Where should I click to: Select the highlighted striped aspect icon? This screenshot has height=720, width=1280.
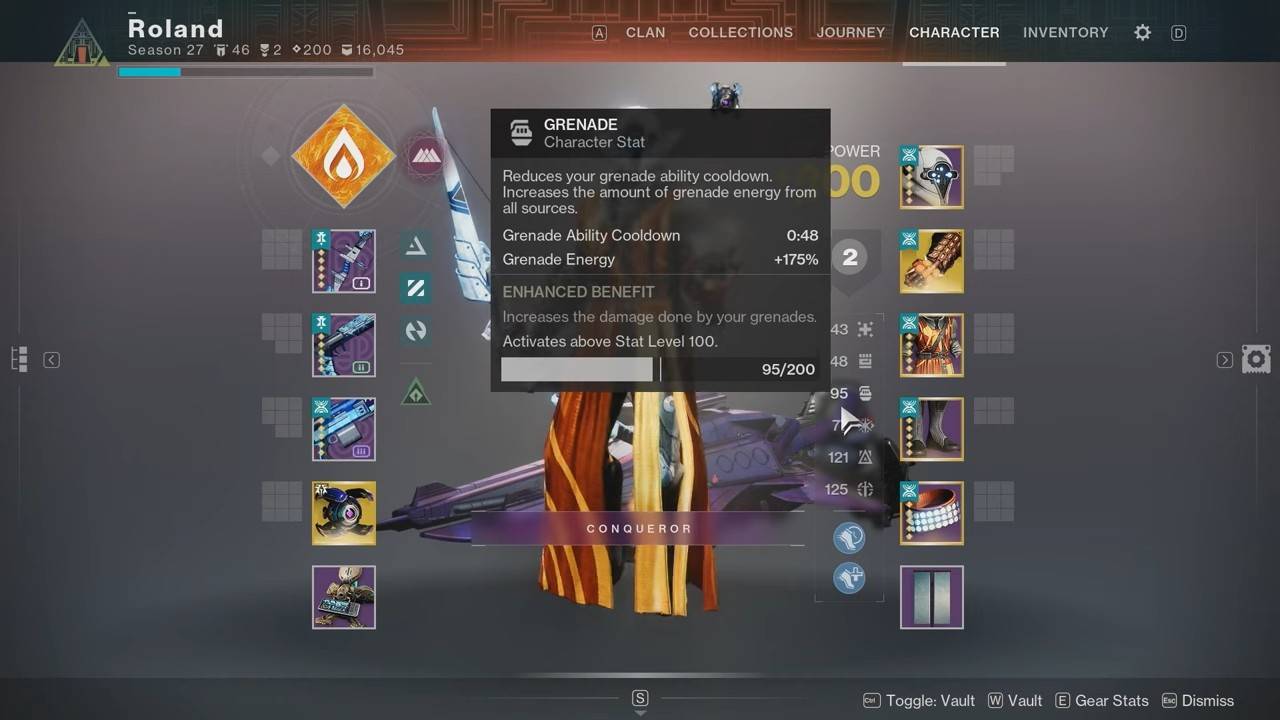(416, 289)
